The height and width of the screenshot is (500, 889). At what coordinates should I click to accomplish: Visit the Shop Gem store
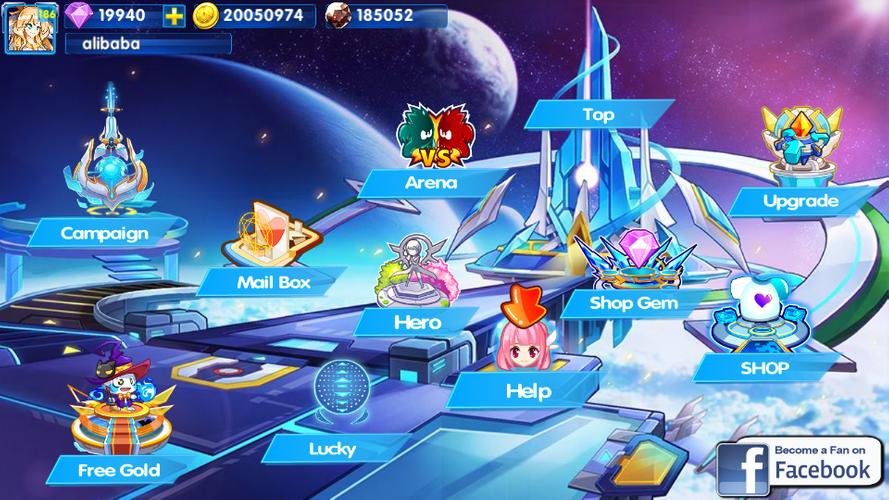[633, 302]
